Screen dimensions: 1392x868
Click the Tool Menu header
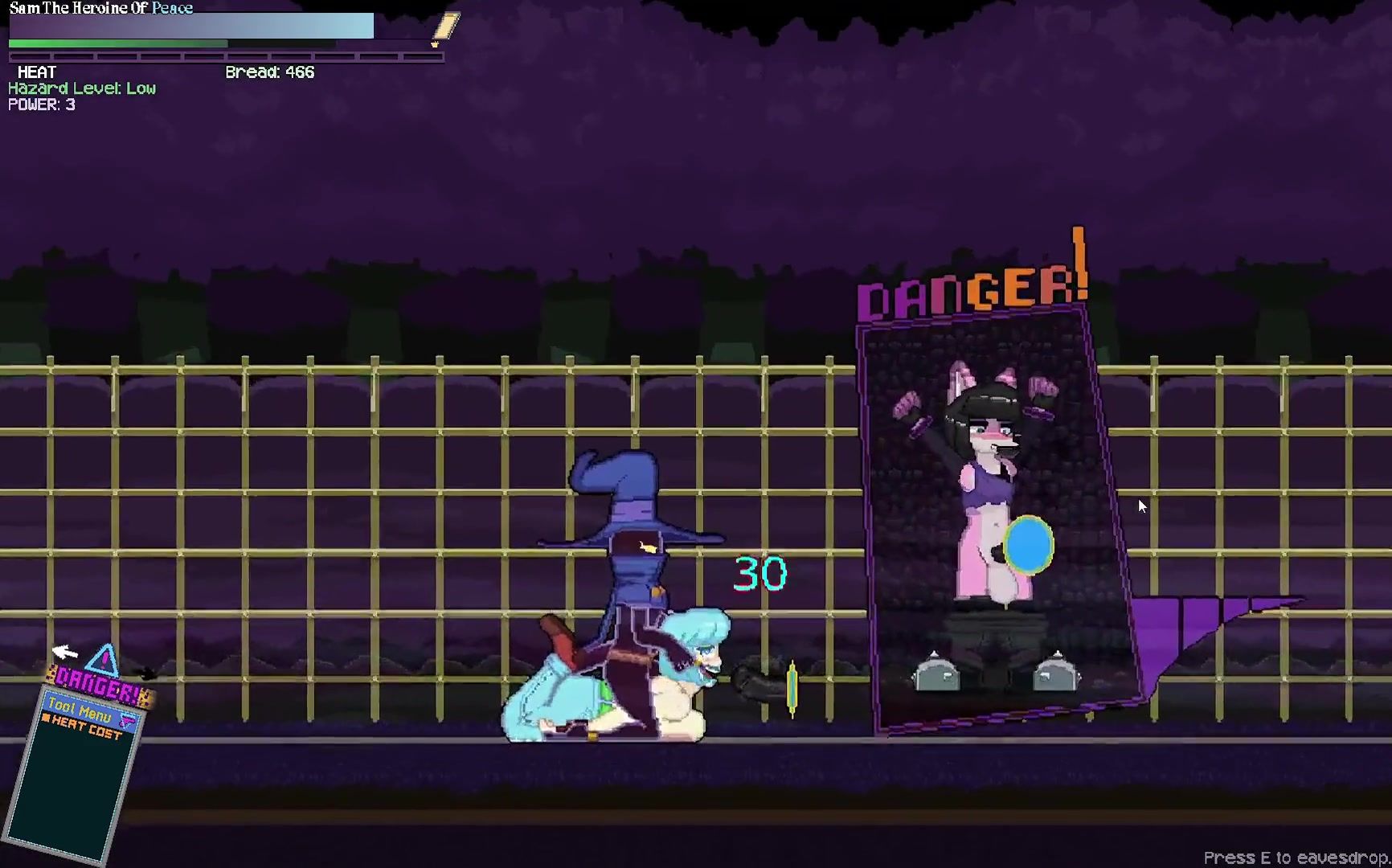[x=80, y=710]
